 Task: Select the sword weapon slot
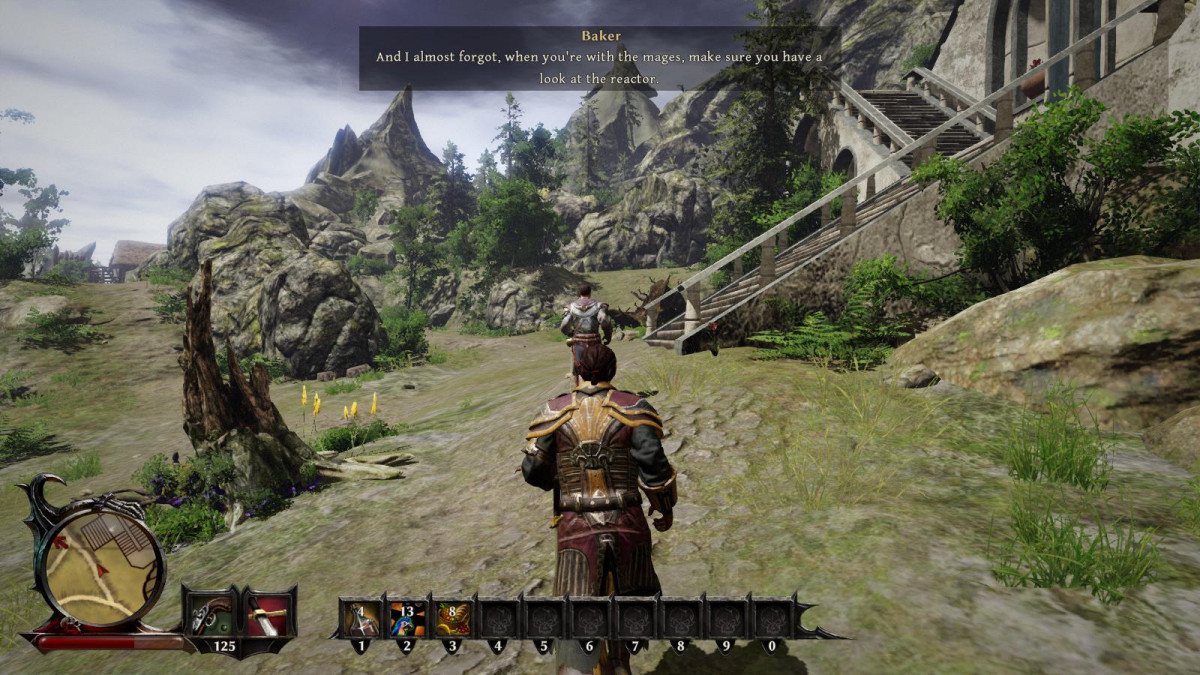click(267, 615)
